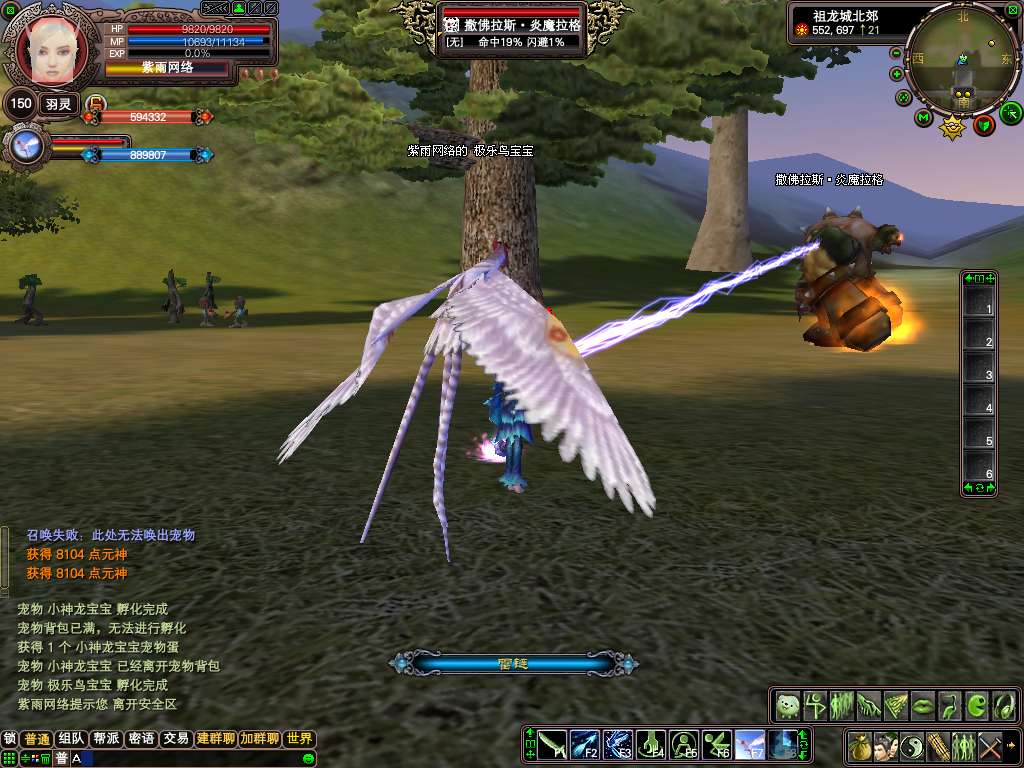This screenshot has width=1024, height=768.
Task: Click the green pet face icon
Action: (x=788, y=705)
